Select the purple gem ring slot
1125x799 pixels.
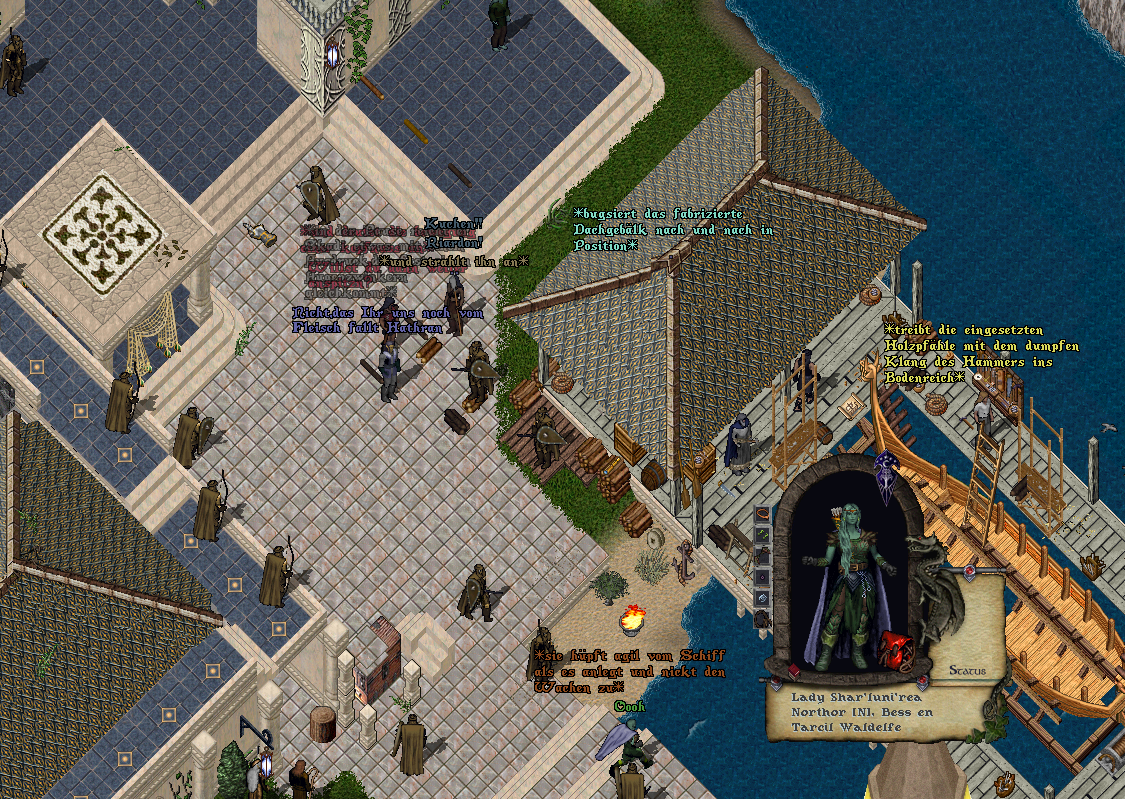coord(763,577)
